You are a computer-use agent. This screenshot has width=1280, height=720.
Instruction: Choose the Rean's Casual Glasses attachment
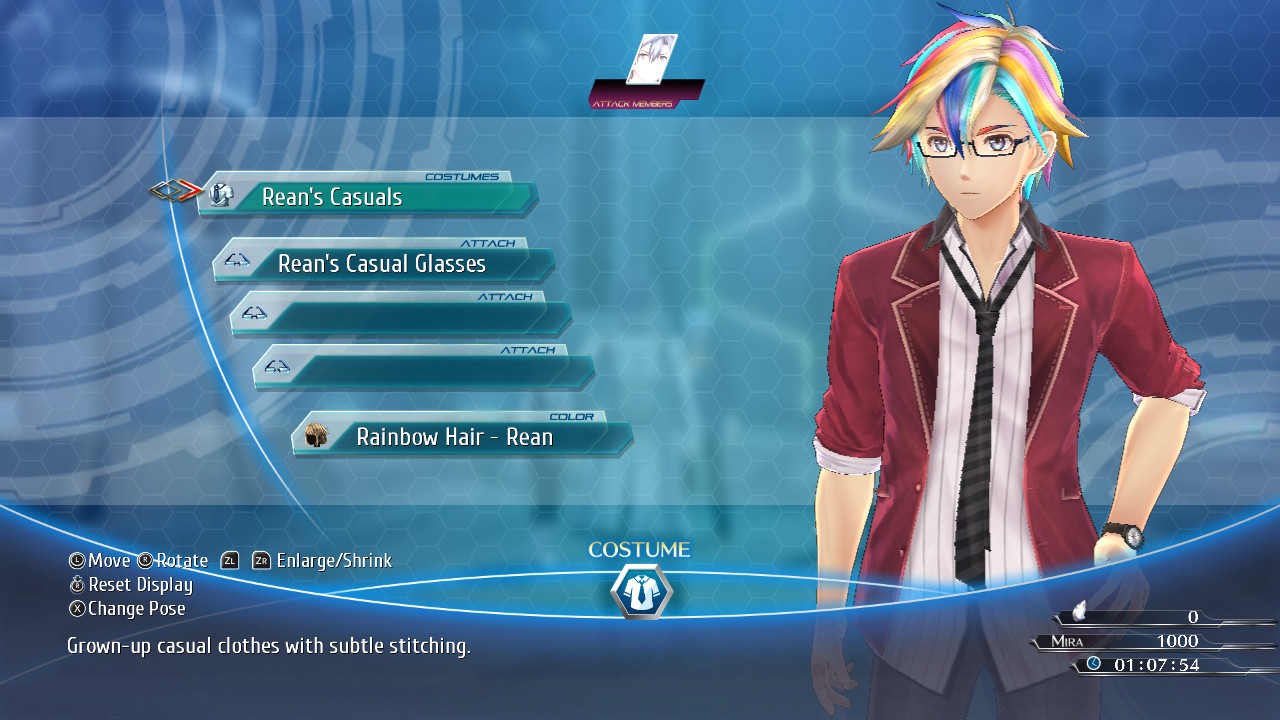[384, 264]
